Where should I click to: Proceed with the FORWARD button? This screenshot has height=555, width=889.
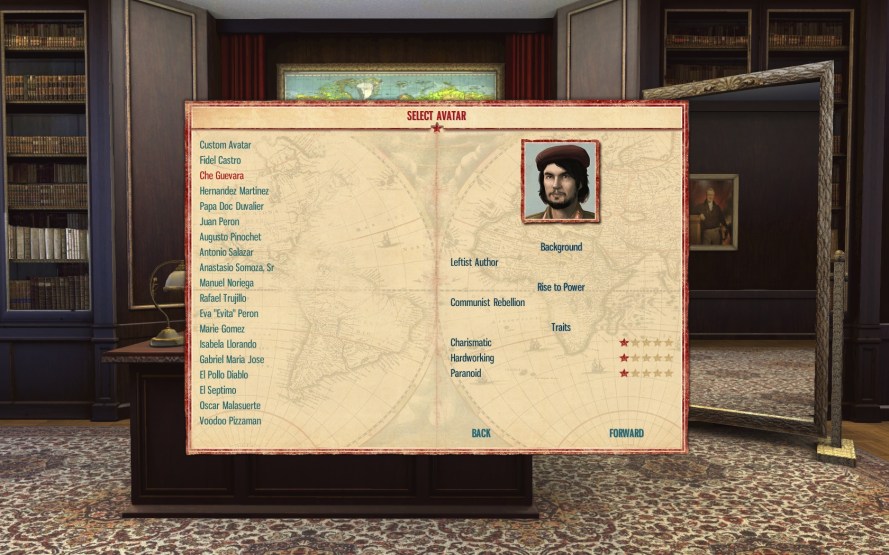click(x=626, y=433)
